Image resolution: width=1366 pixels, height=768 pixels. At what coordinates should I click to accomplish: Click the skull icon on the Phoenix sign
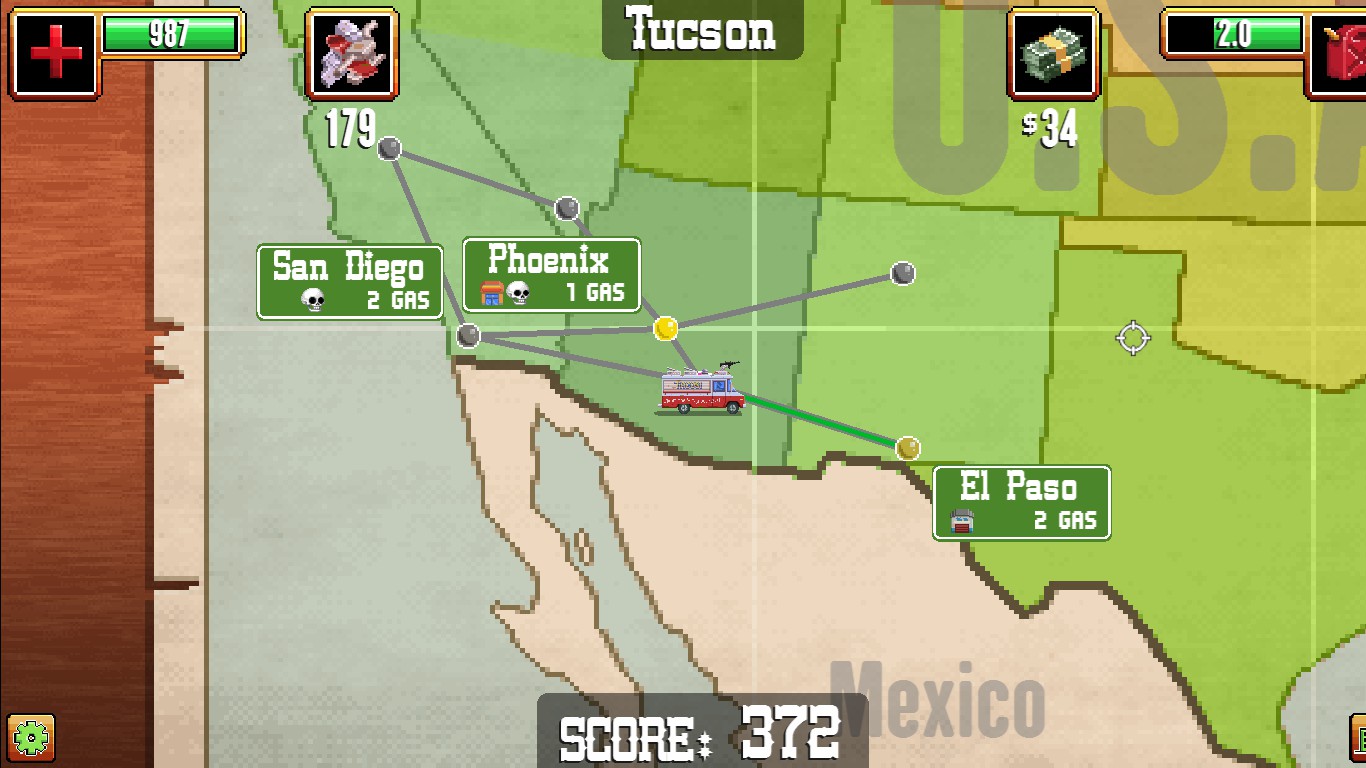coord(517,292)
